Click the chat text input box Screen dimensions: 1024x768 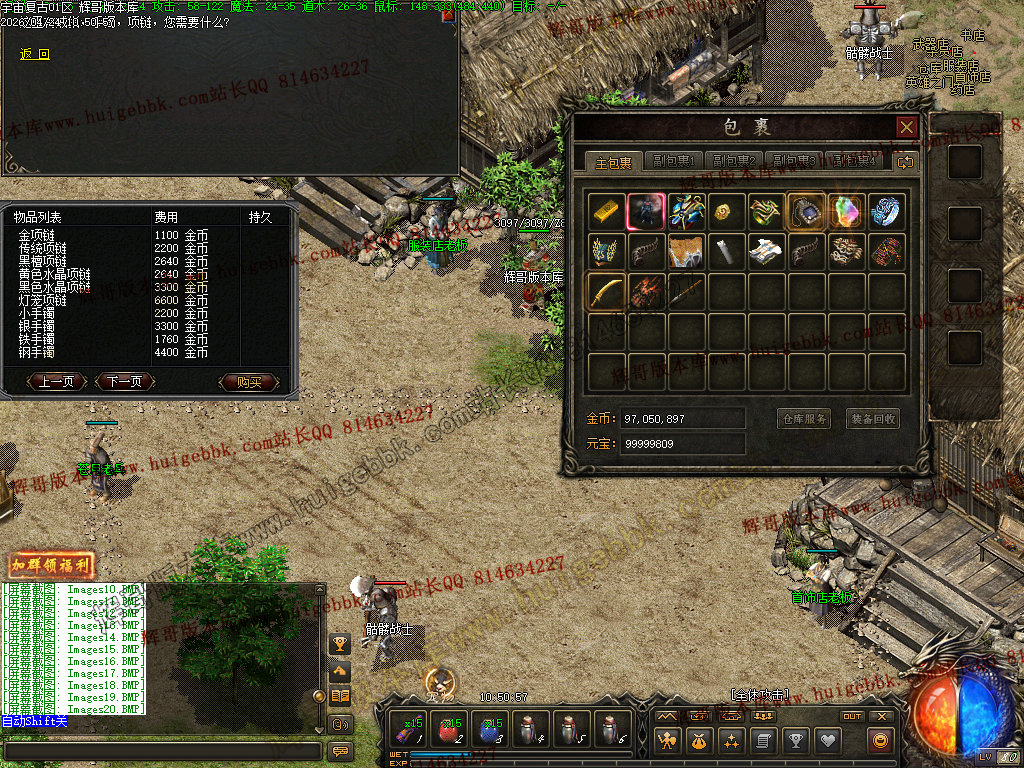(x=162, y=750)
